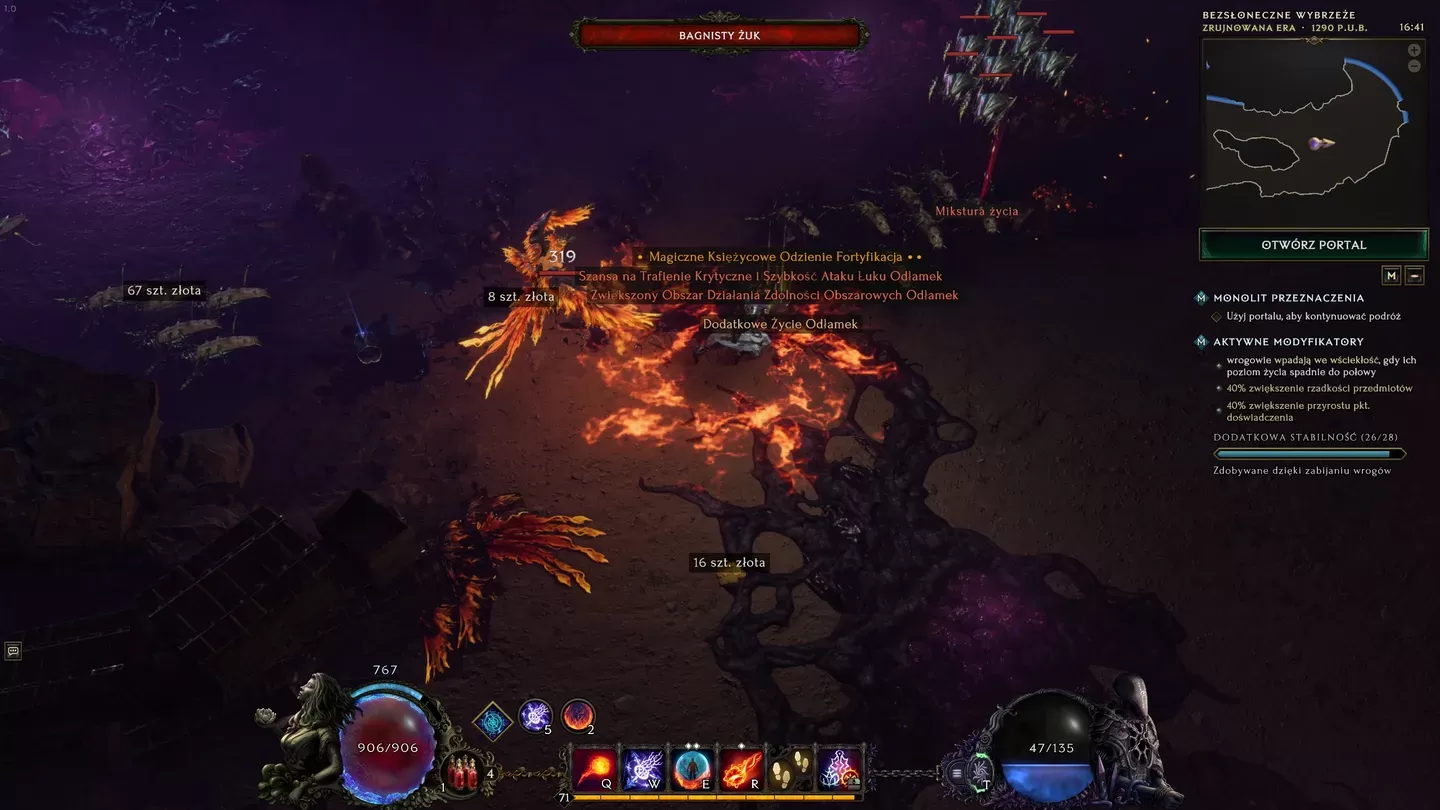Open the hamburger menu beside the mana orb
This screenshot has height=810, width=1440.
[x=957, y=772]
